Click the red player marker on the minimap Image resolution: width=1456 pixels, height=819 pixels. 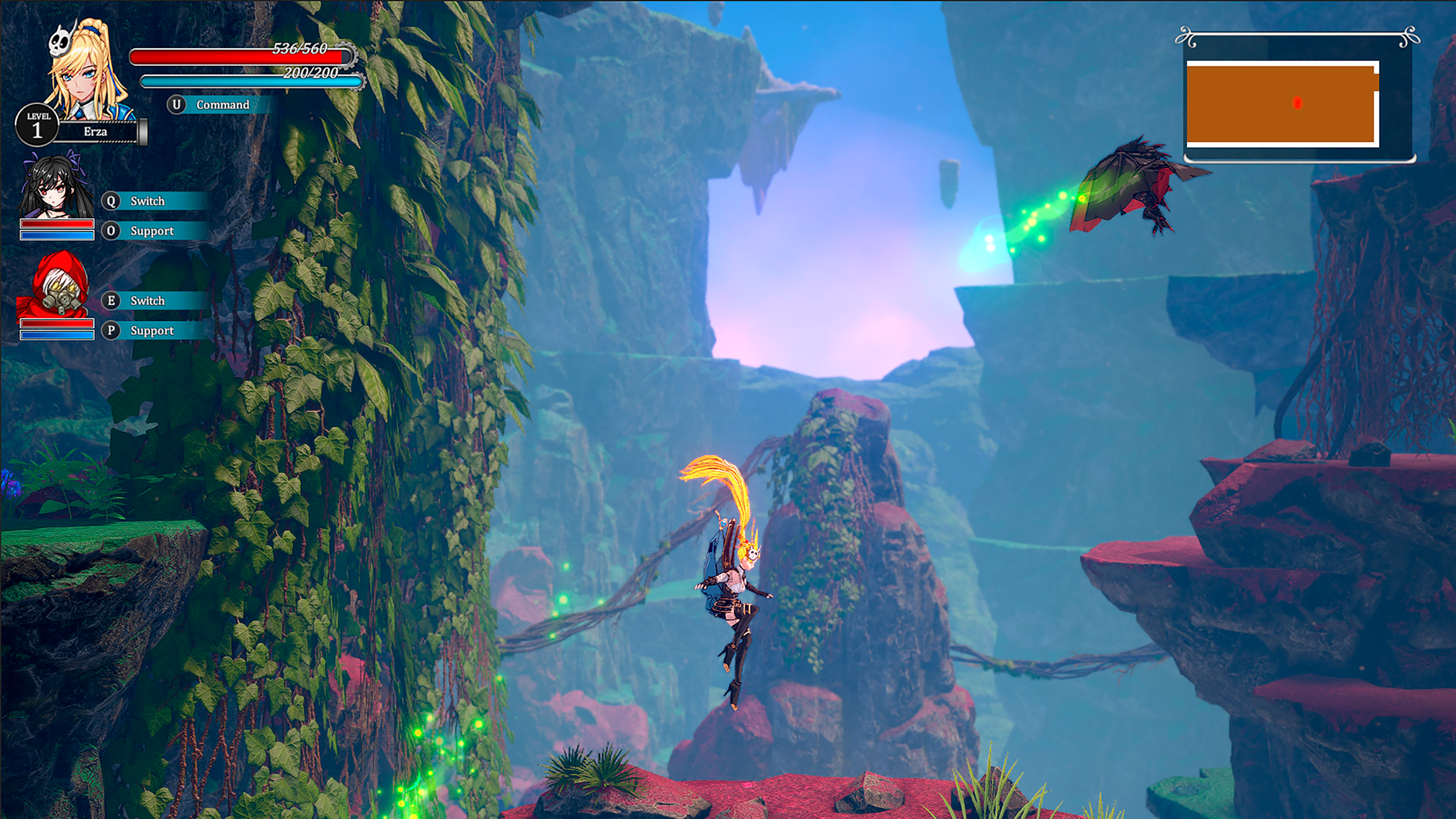point(1297,103)
